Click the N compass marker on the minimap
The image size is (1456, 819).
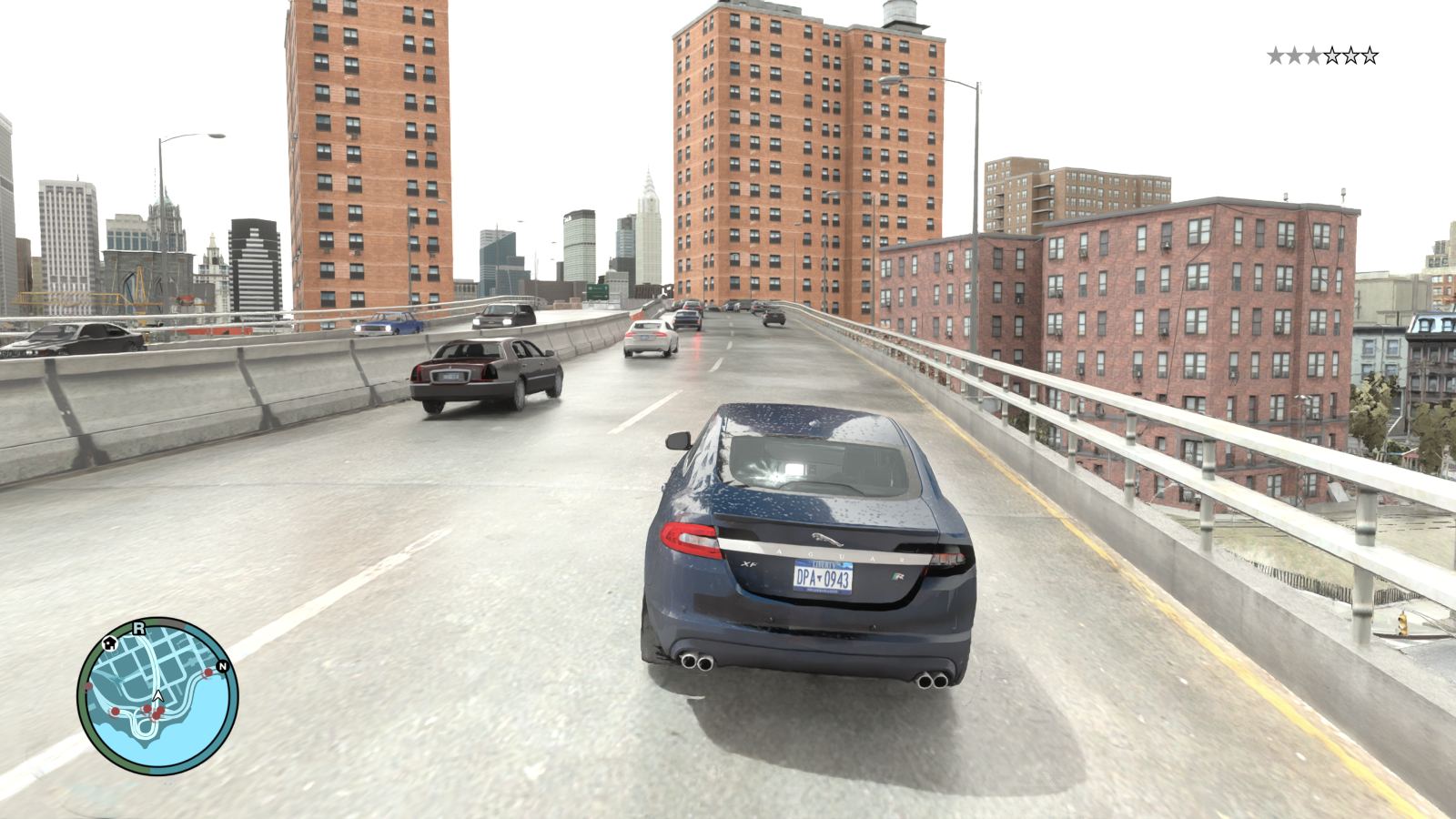coord(223,667)
